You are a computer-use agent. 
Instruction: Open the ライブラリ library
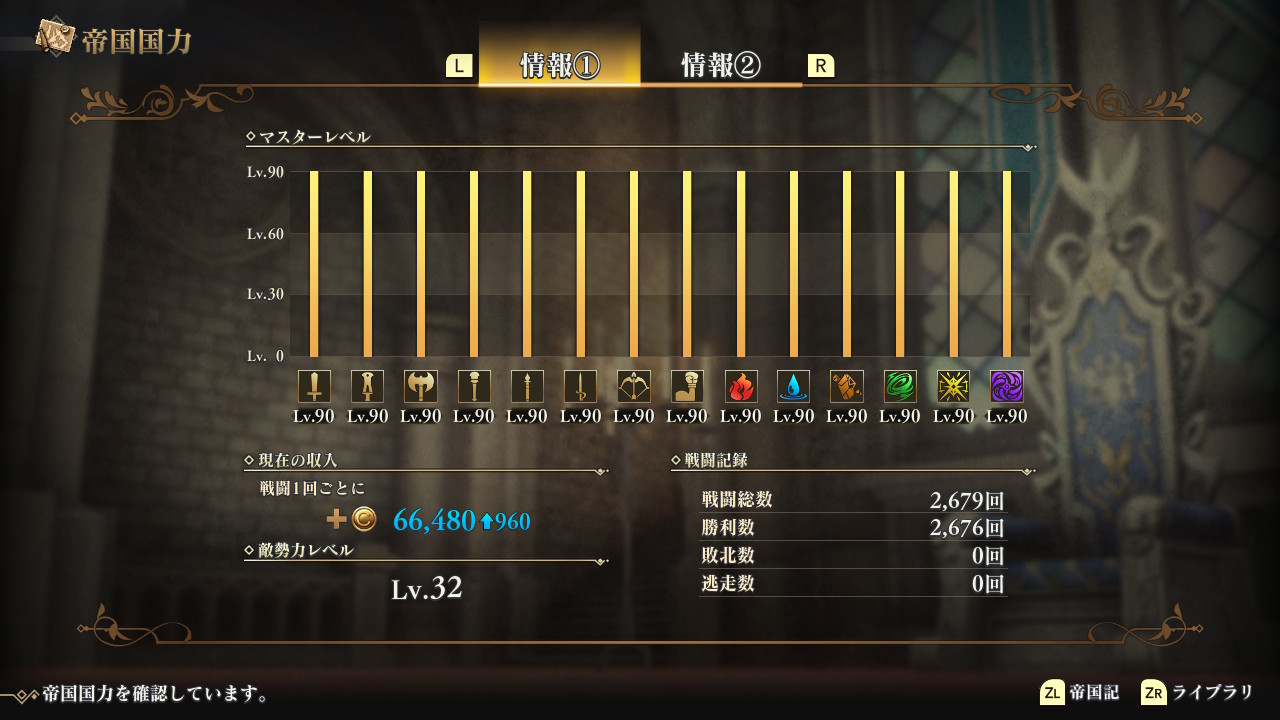tap(1197, 692)
